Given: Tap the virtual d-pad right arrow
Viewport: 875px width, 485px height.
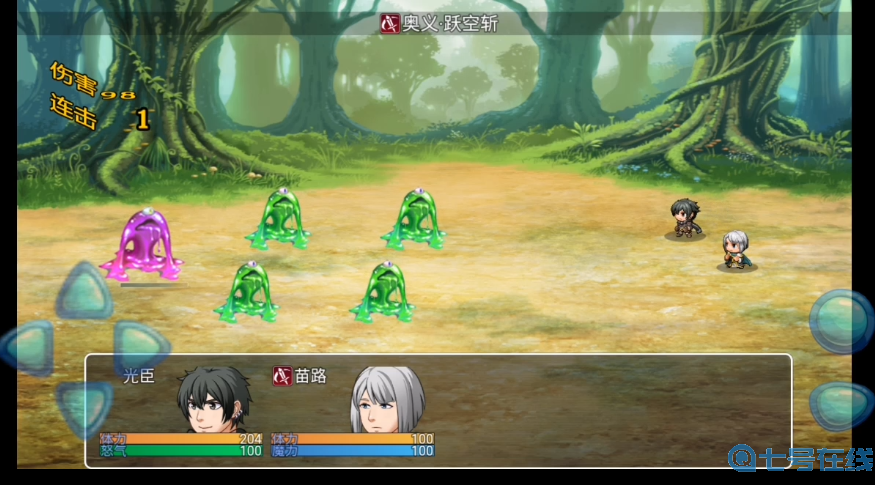Looking at the screenshot, I should [x=138, y=346].
